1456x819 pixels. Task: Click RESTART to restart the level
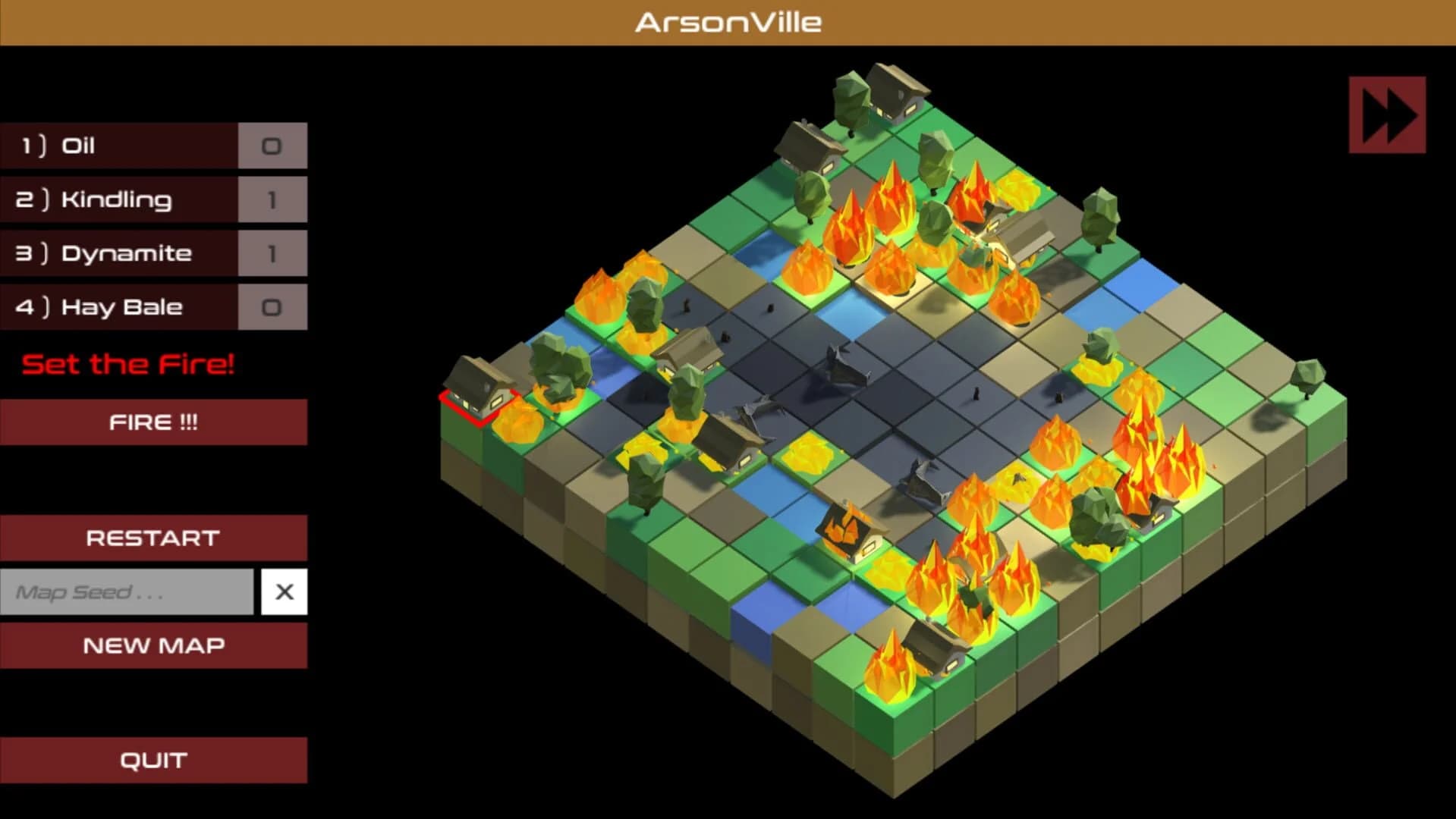[153, 537]
